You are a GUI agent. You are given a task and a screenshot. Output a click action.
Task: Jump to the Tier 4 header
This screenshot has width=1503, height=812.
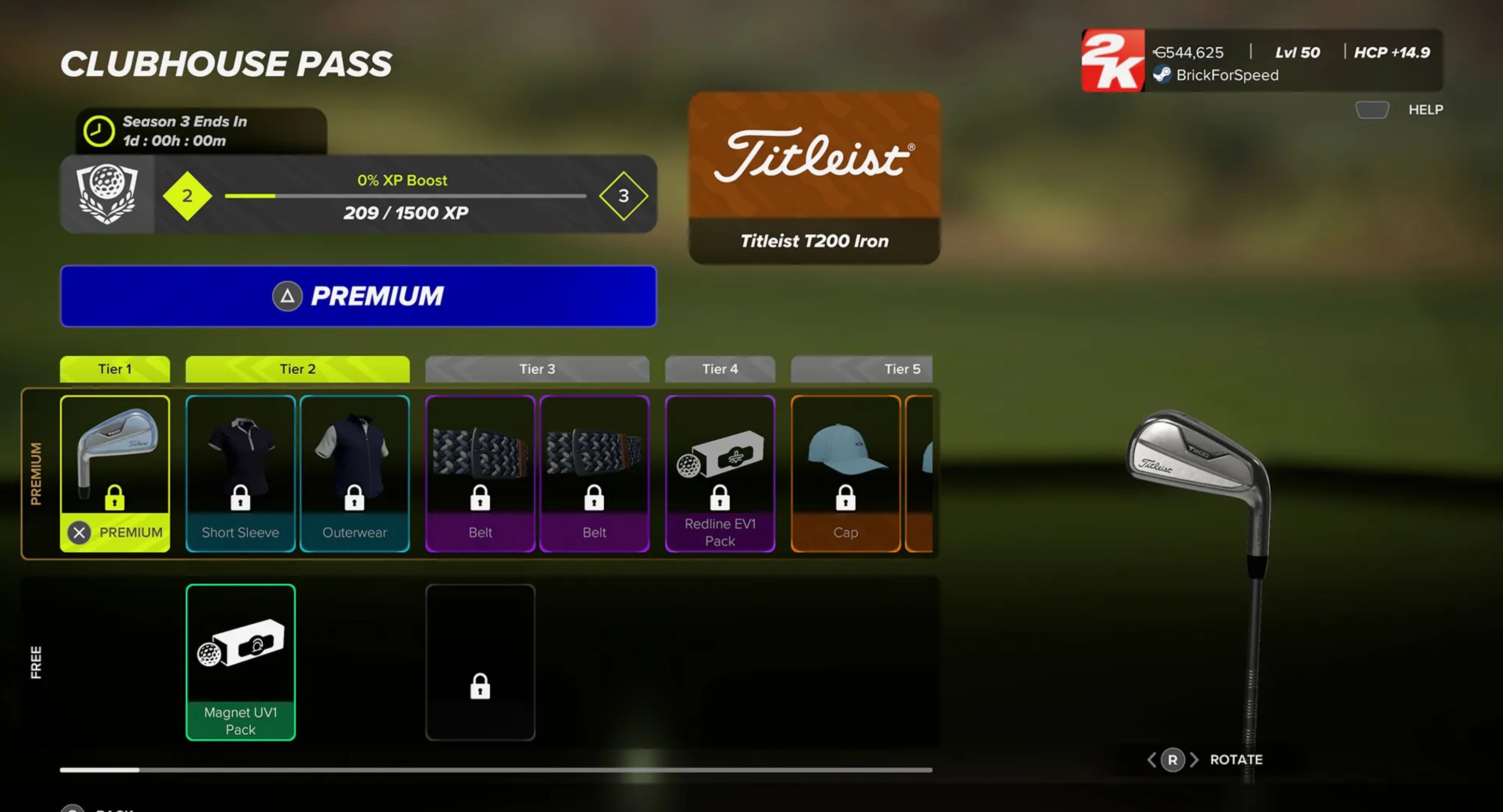[720, 369]
